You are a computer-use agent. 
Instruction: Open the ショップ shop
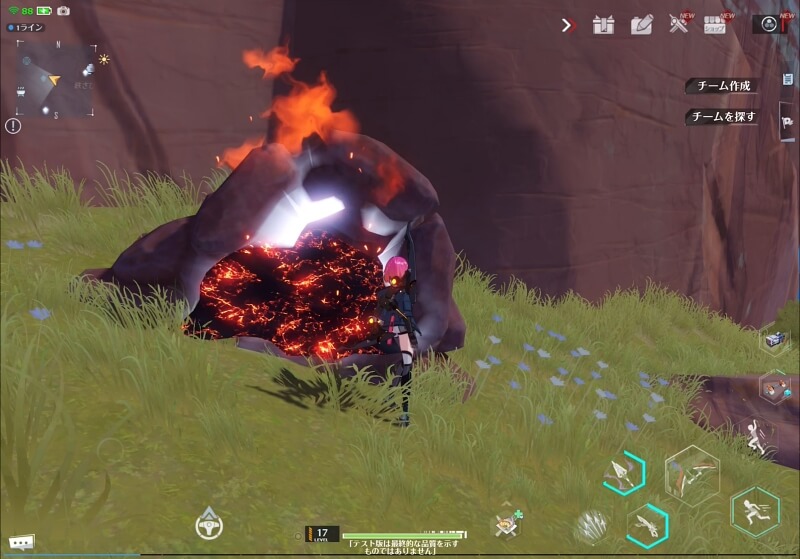714,25
